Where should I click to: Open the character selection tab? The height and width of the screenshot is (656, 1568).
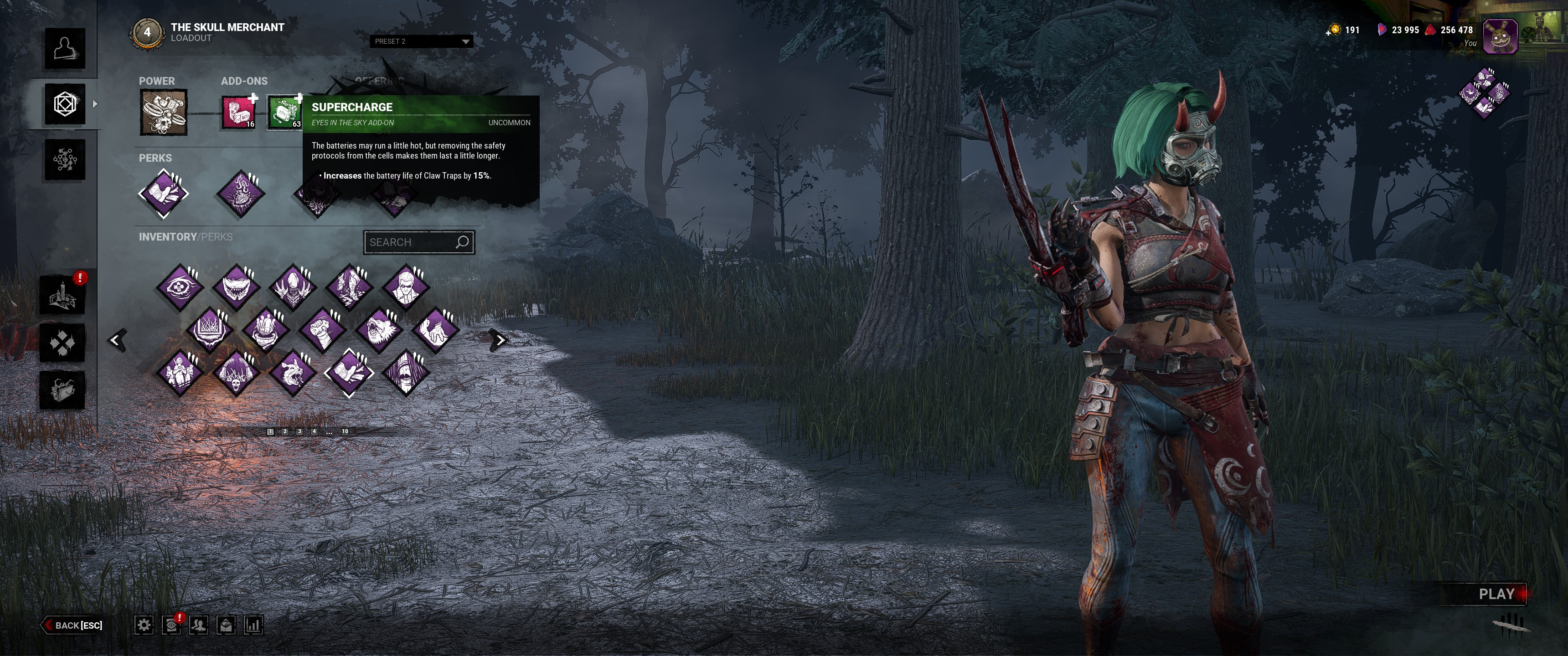(65, 48)
